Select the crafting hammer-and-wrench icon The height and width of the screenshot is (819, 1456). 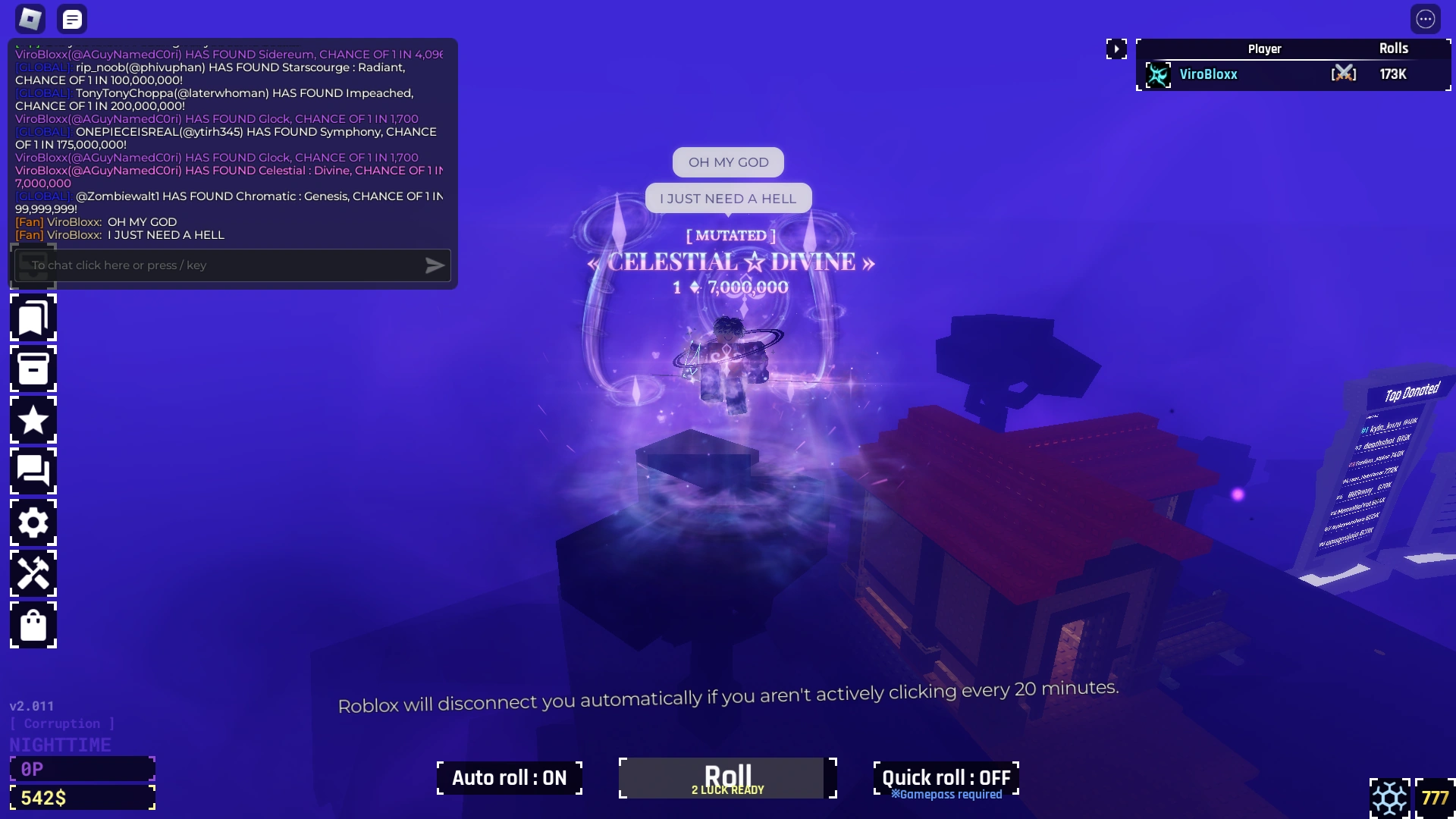tap(33, 573)
